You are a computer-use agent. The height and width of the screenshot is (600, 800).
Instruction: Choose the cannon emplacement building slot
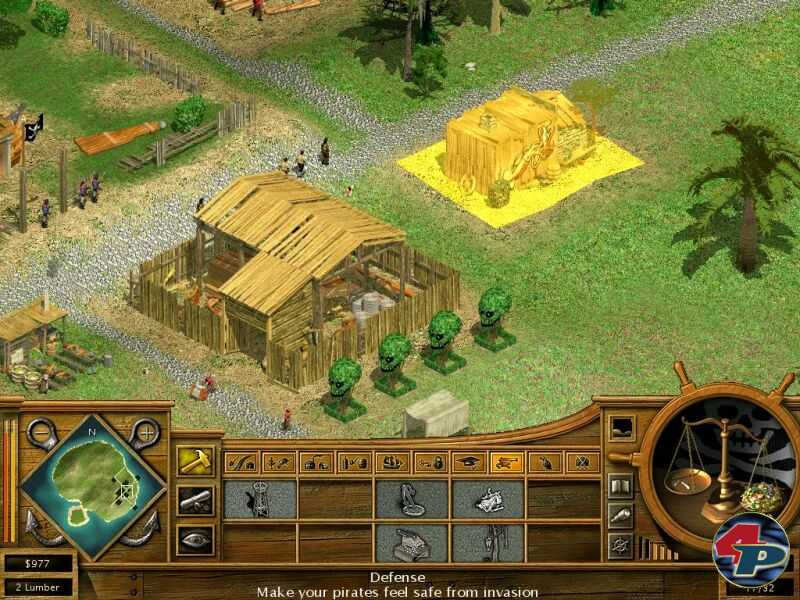[x=488, y=500]
